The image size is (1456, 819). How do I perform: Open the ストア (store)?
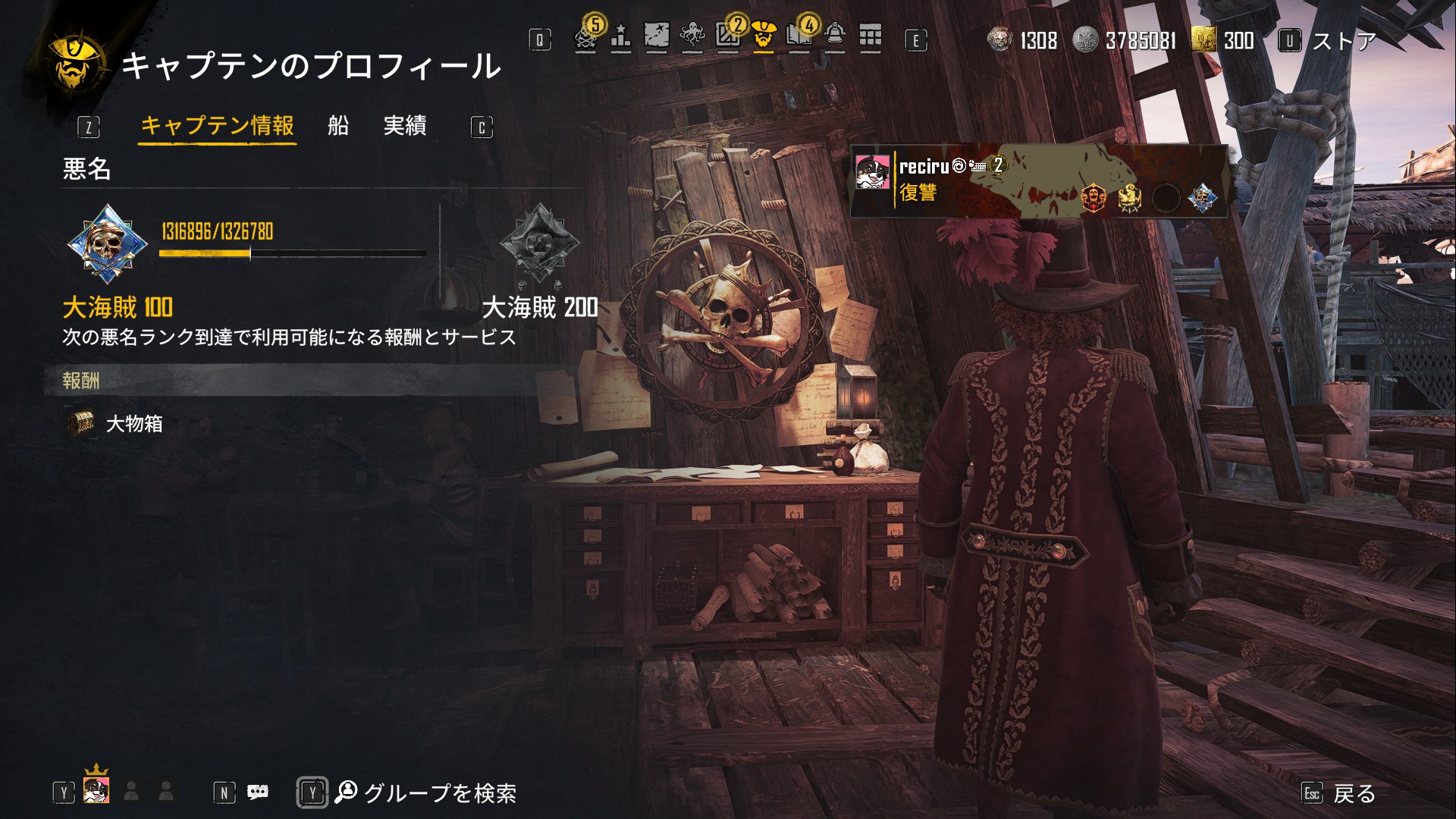click(1343, 41)
